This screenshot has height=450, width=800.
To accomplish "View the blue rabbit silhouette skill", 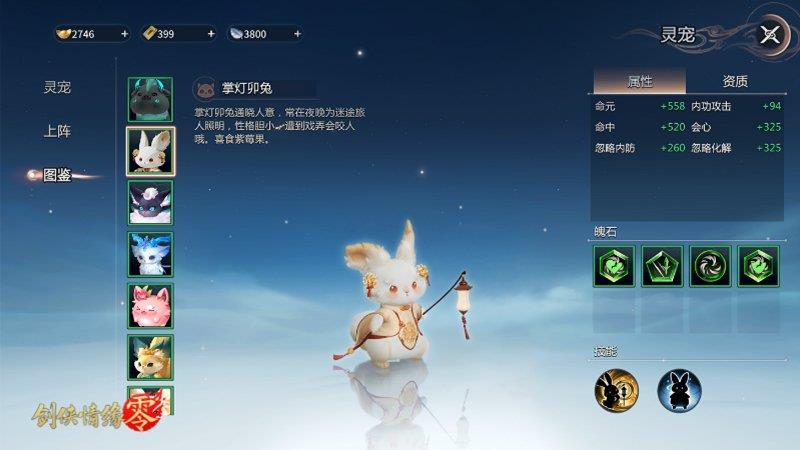I will pyautogui.click(x=678, y=389).
